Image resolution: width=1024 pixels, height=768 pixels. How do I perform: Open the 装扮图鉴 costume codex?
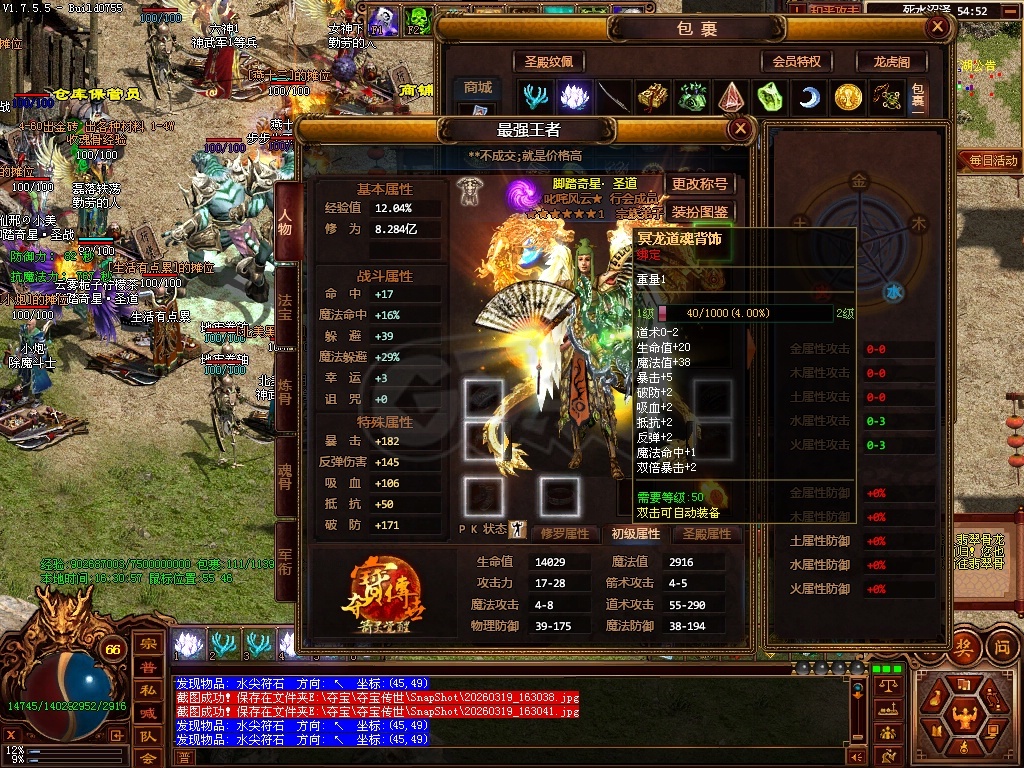point(700,212)
